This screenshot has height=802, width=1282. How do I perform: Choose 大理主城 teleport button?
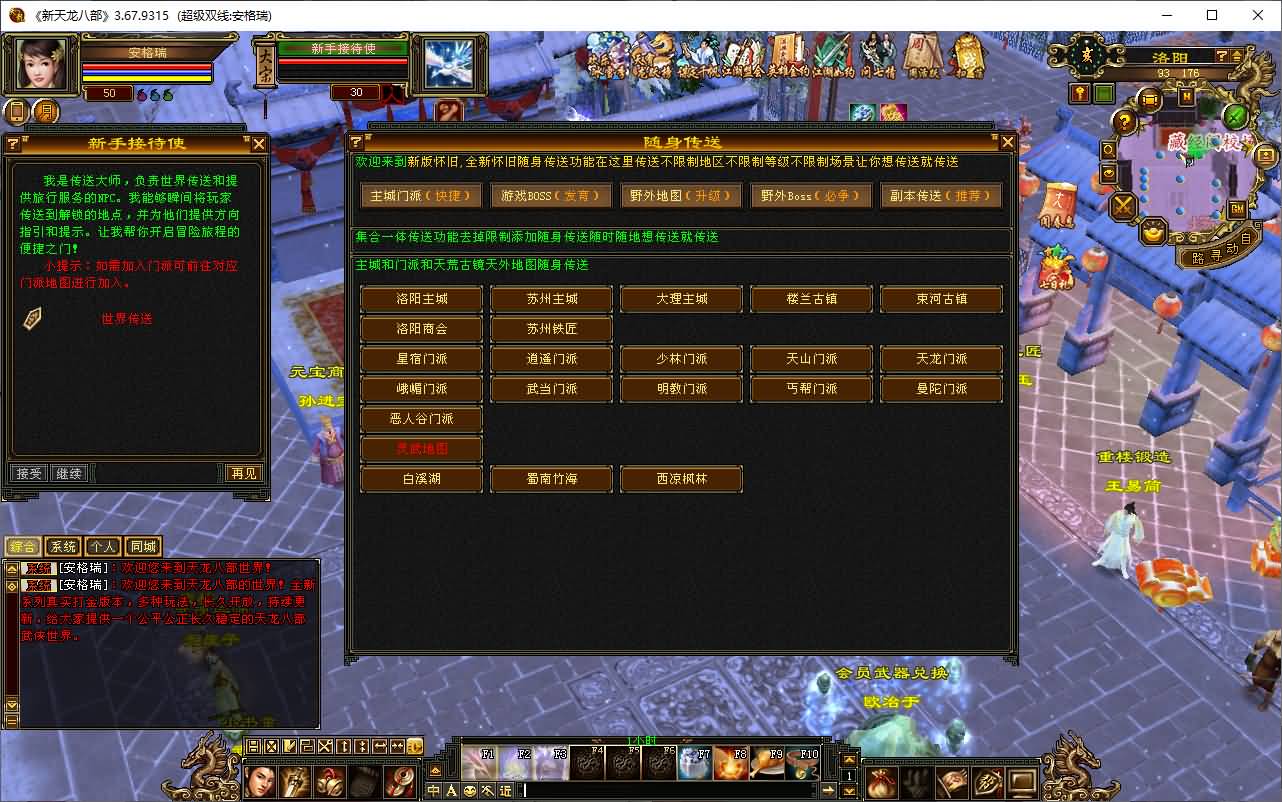[x=681, y=299]
